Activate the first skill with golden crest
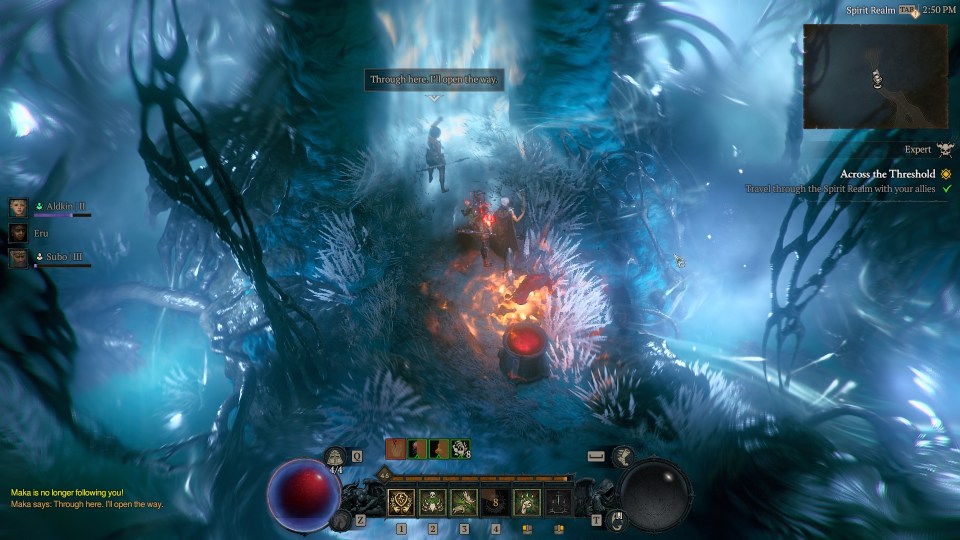Viewport: 960px width, 540px height. (402, 501)
